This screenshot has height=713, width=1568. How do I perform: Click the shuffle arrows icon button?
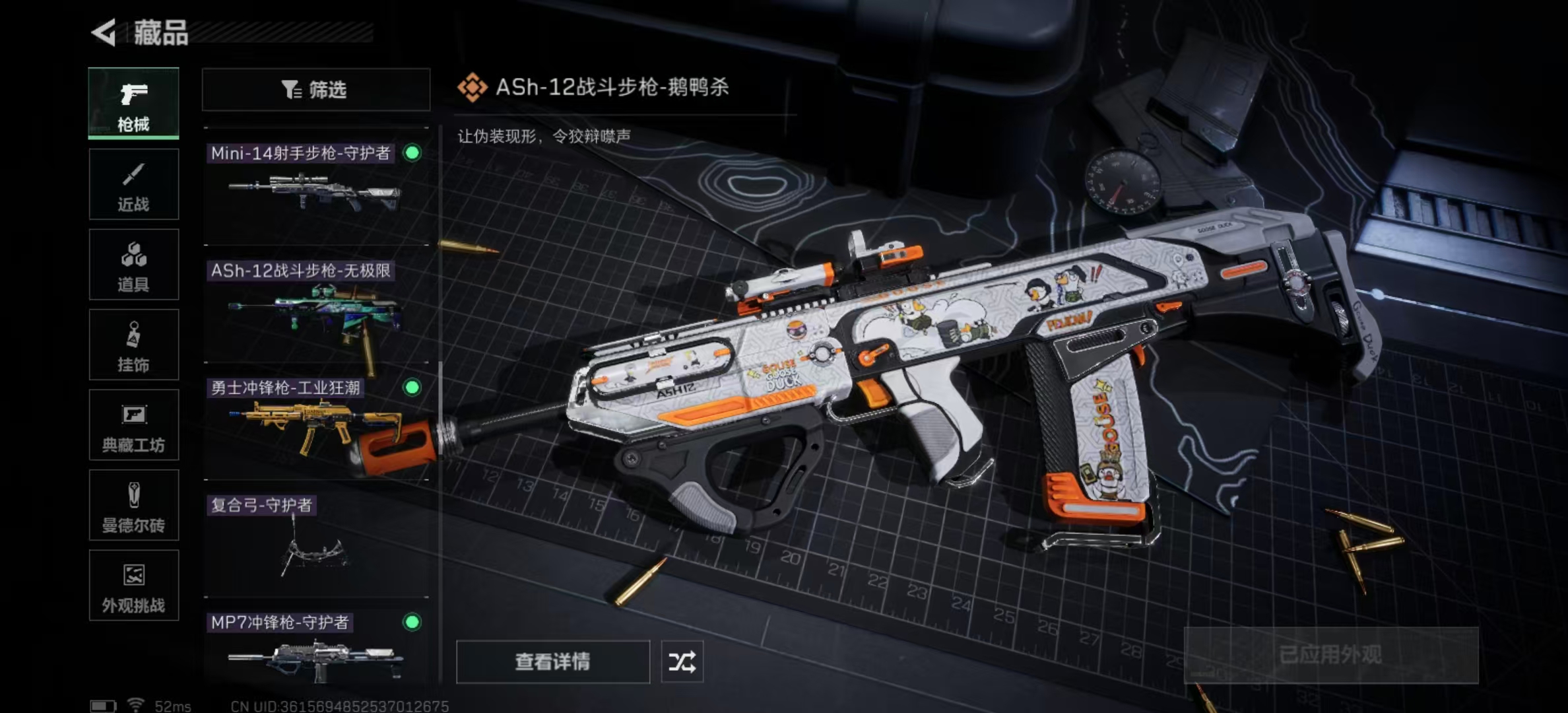[x=682, y=662]
